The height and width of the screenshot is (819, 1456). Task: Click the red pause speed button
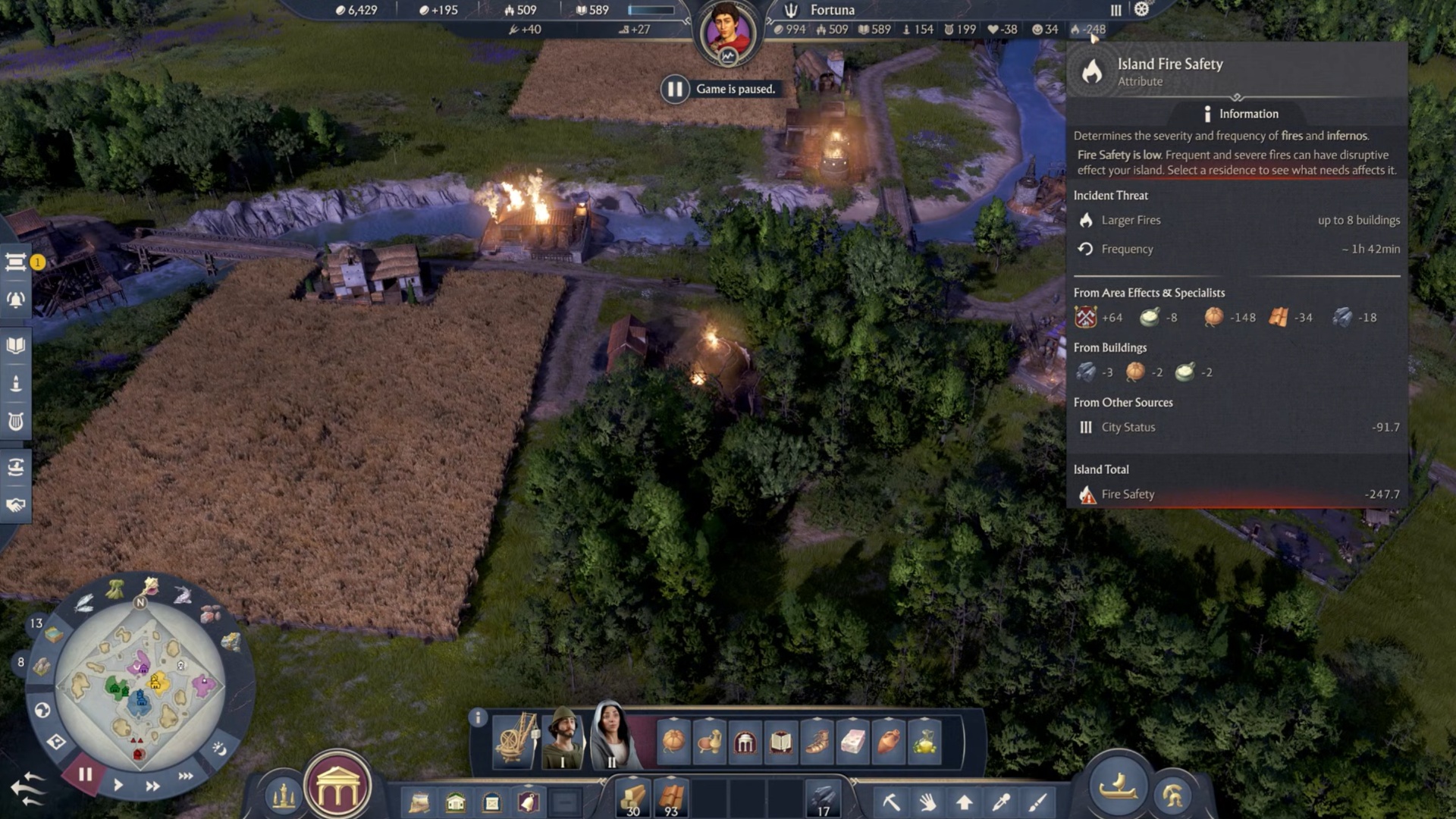(85, 774)
